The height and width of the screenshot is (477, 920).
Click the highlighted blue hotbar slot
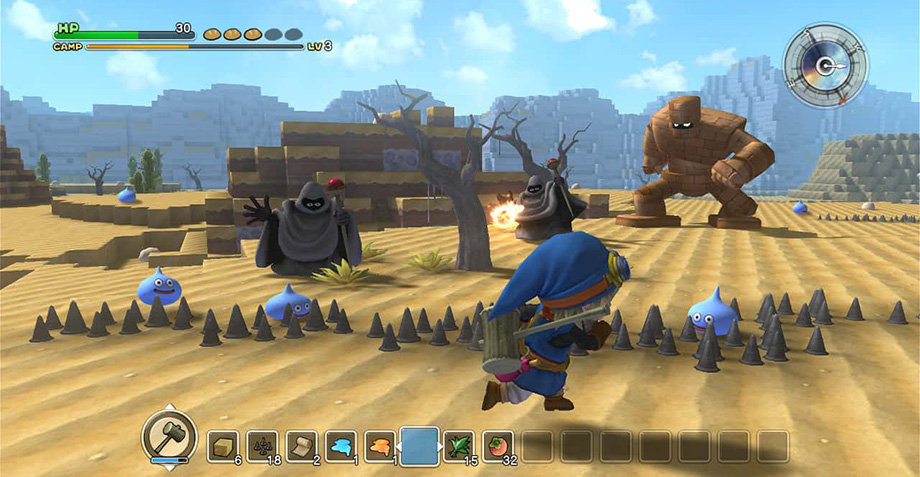pyautogui.click(x=419, y=445)
